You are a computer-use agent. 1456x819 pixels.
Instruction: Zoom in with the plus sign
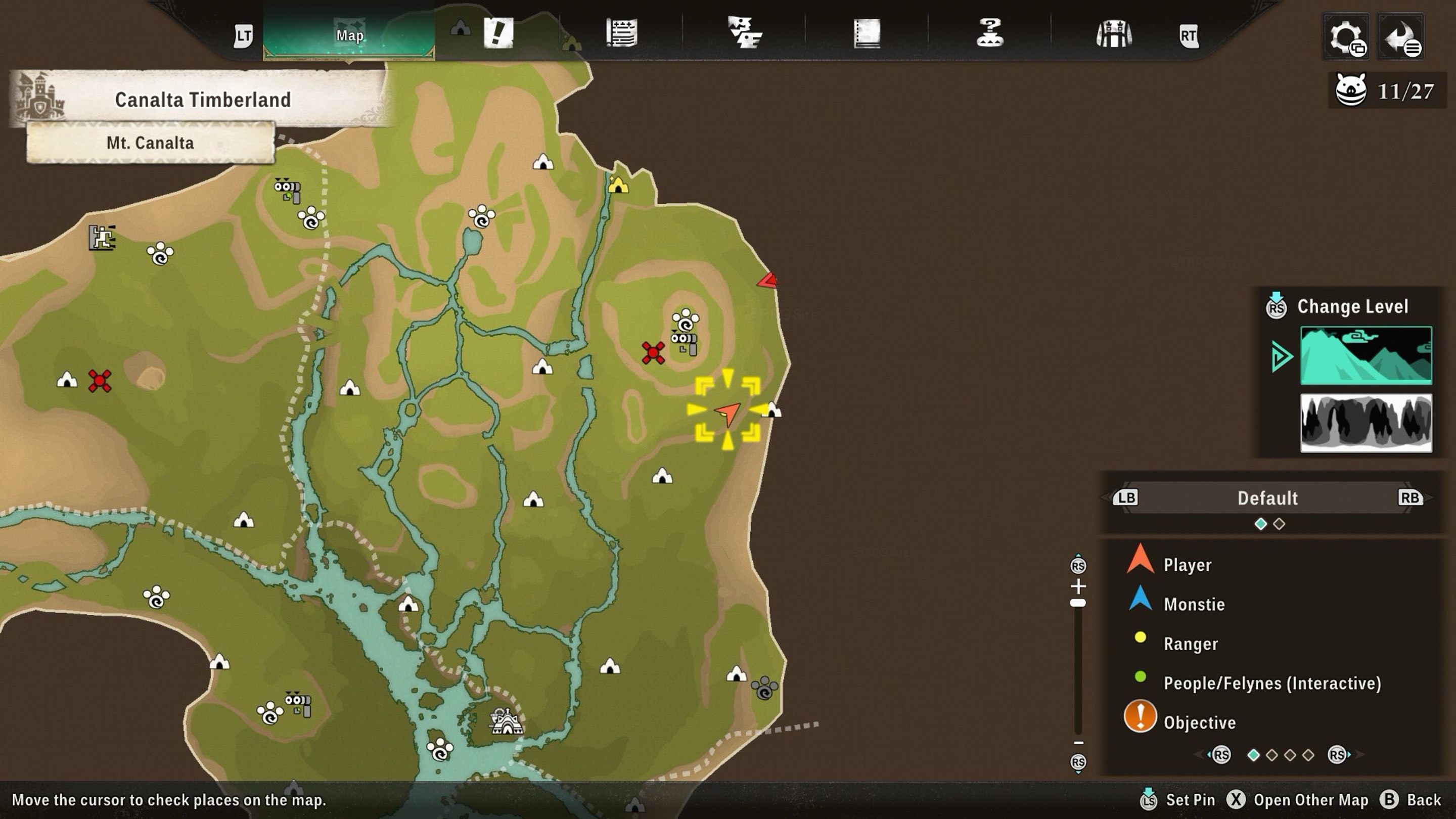1078,585
